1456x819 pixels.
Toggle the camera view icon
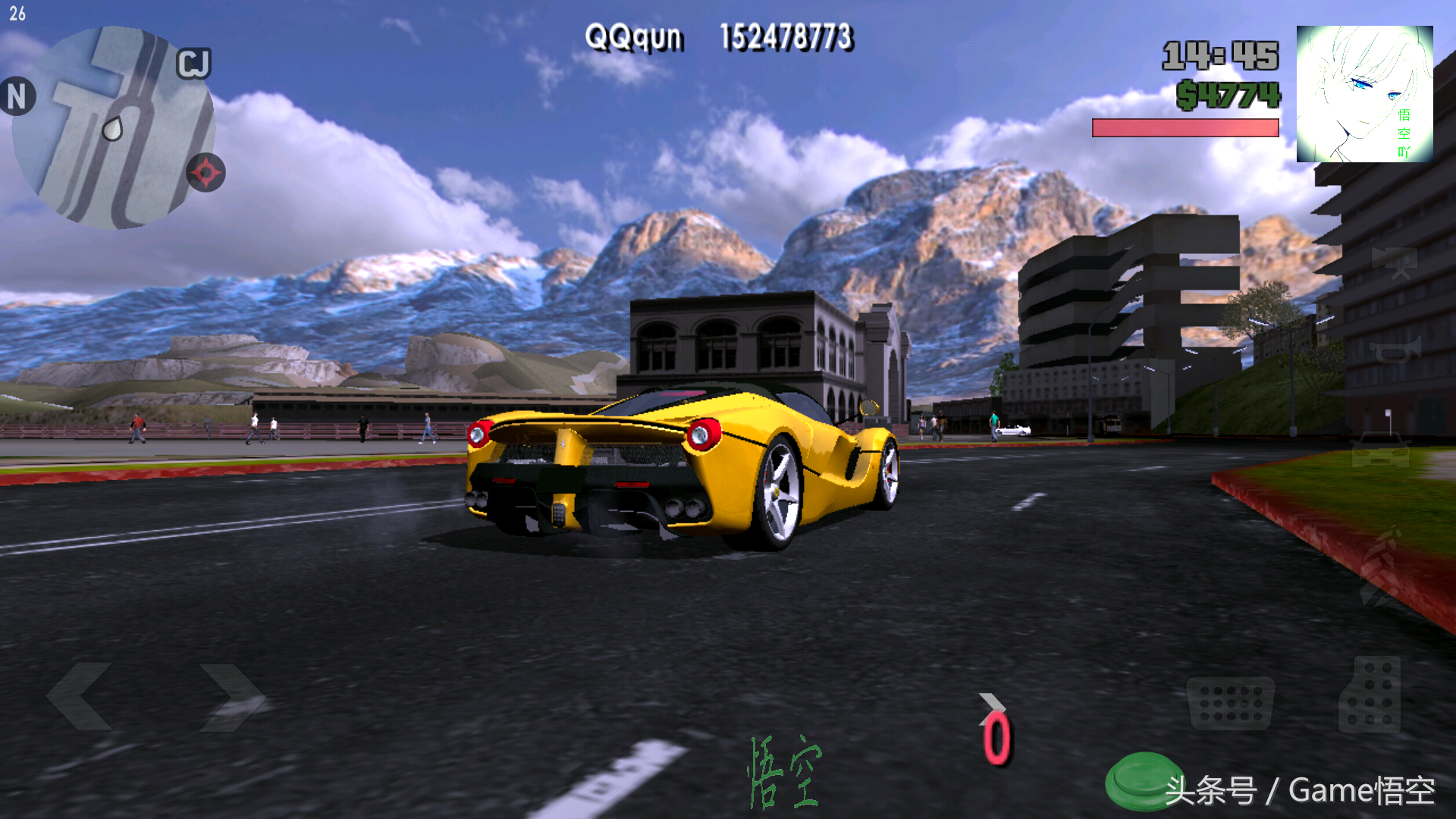coord(1395,262)
